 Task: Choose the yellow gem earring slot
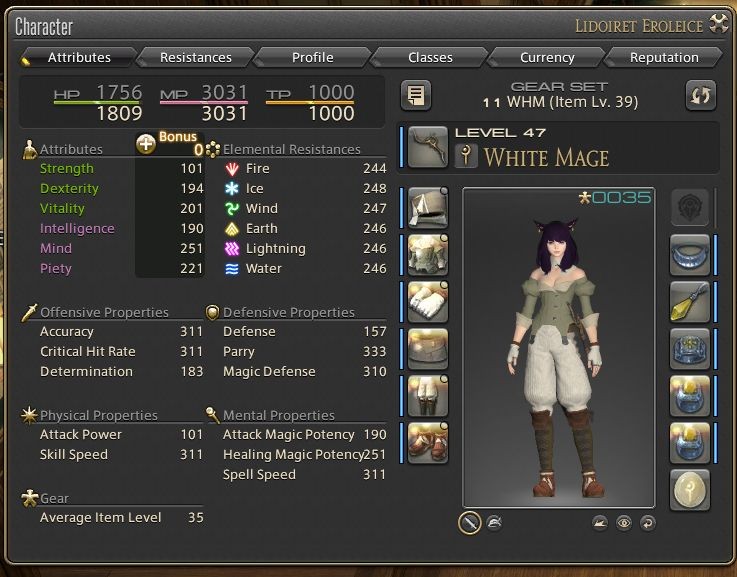pyautogui.click(x=690, y=301)
